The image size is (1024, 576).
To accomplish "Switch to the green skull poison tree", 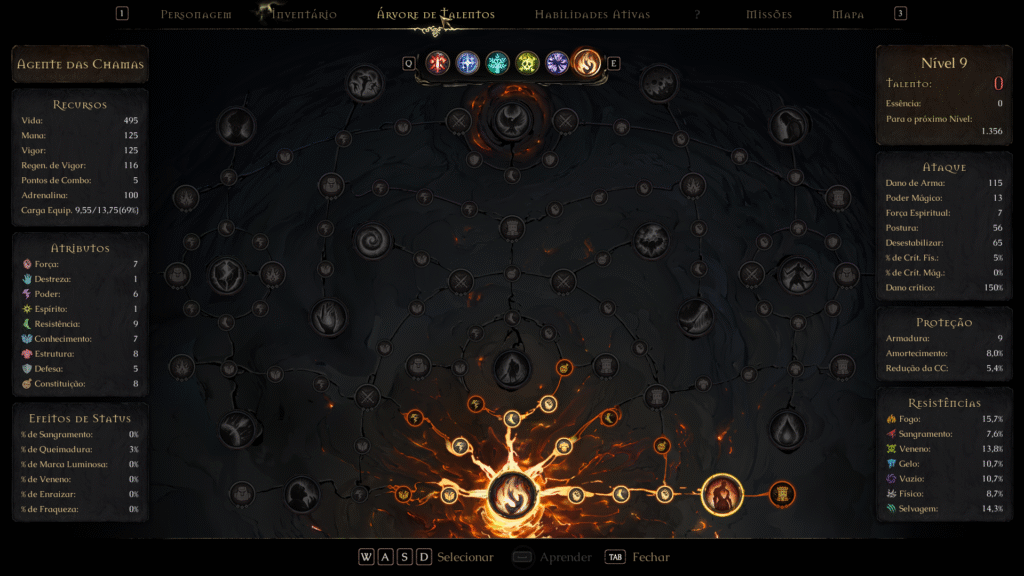I will click(527, 63).
